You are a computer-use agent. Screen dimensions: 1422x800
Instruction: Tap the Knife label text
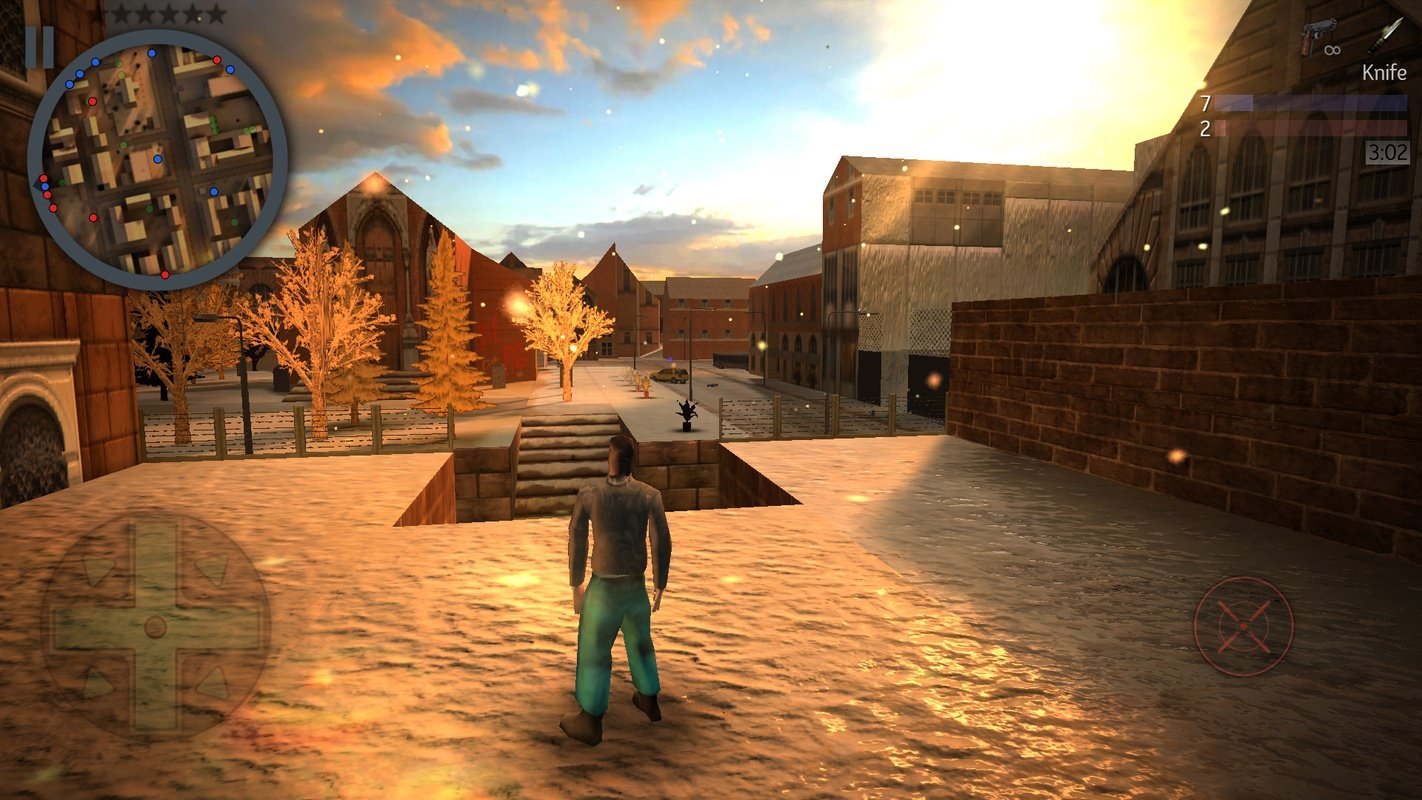(1385, 72)
